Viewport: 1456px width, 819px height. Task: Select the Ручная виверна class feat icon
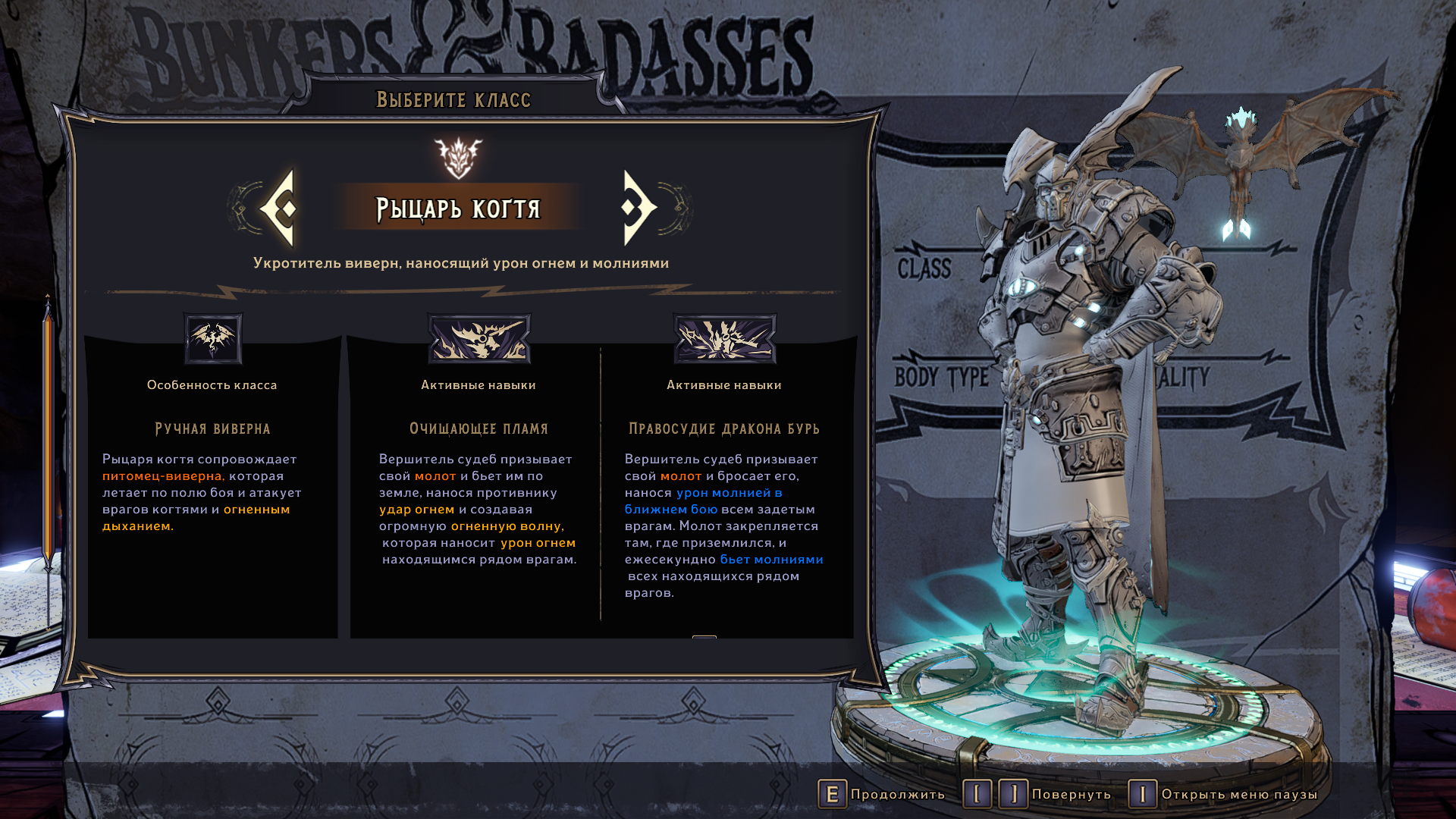point(213,339)
